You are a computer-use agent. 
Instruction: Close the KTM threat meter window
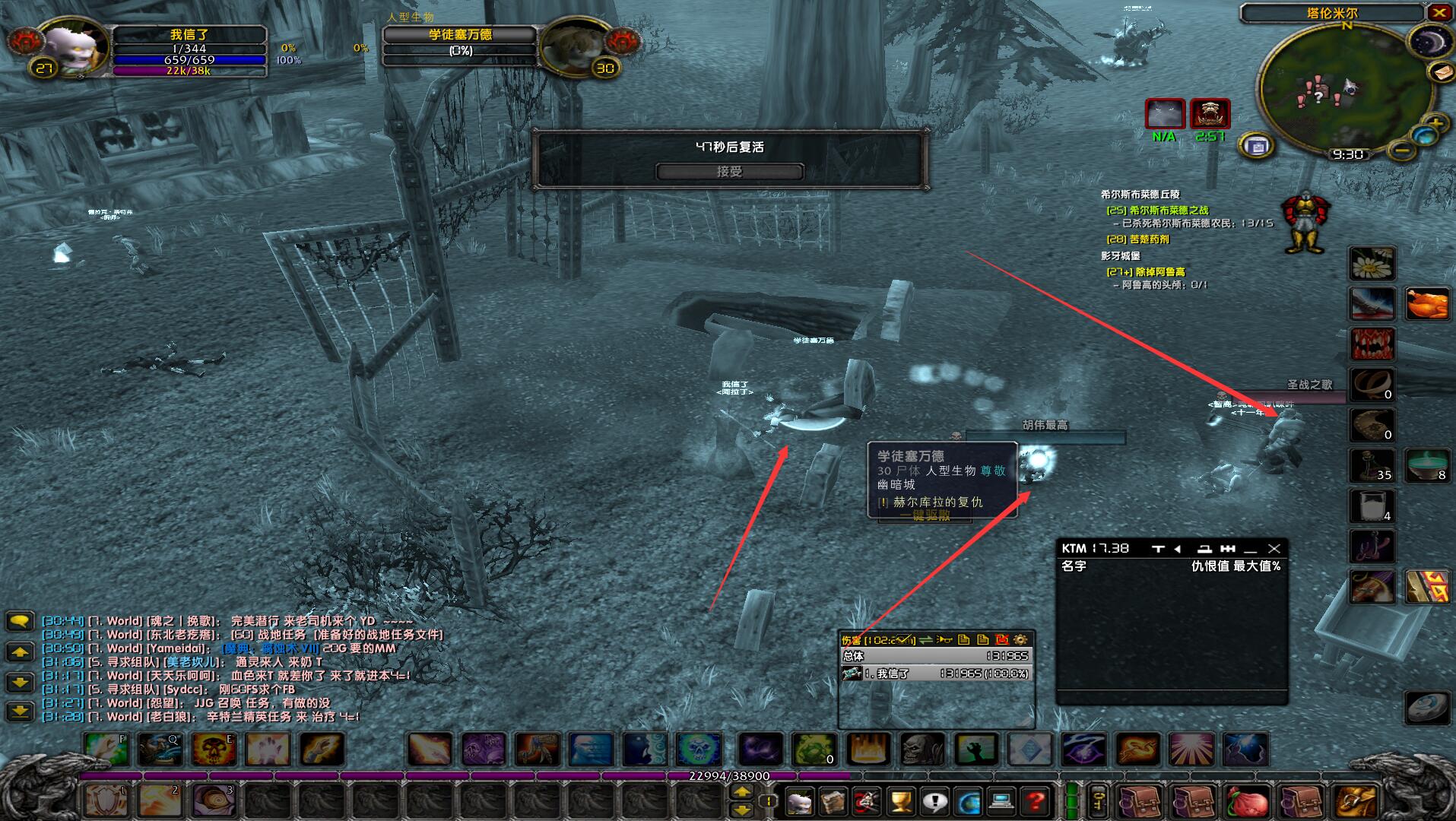click(1274, 548)
